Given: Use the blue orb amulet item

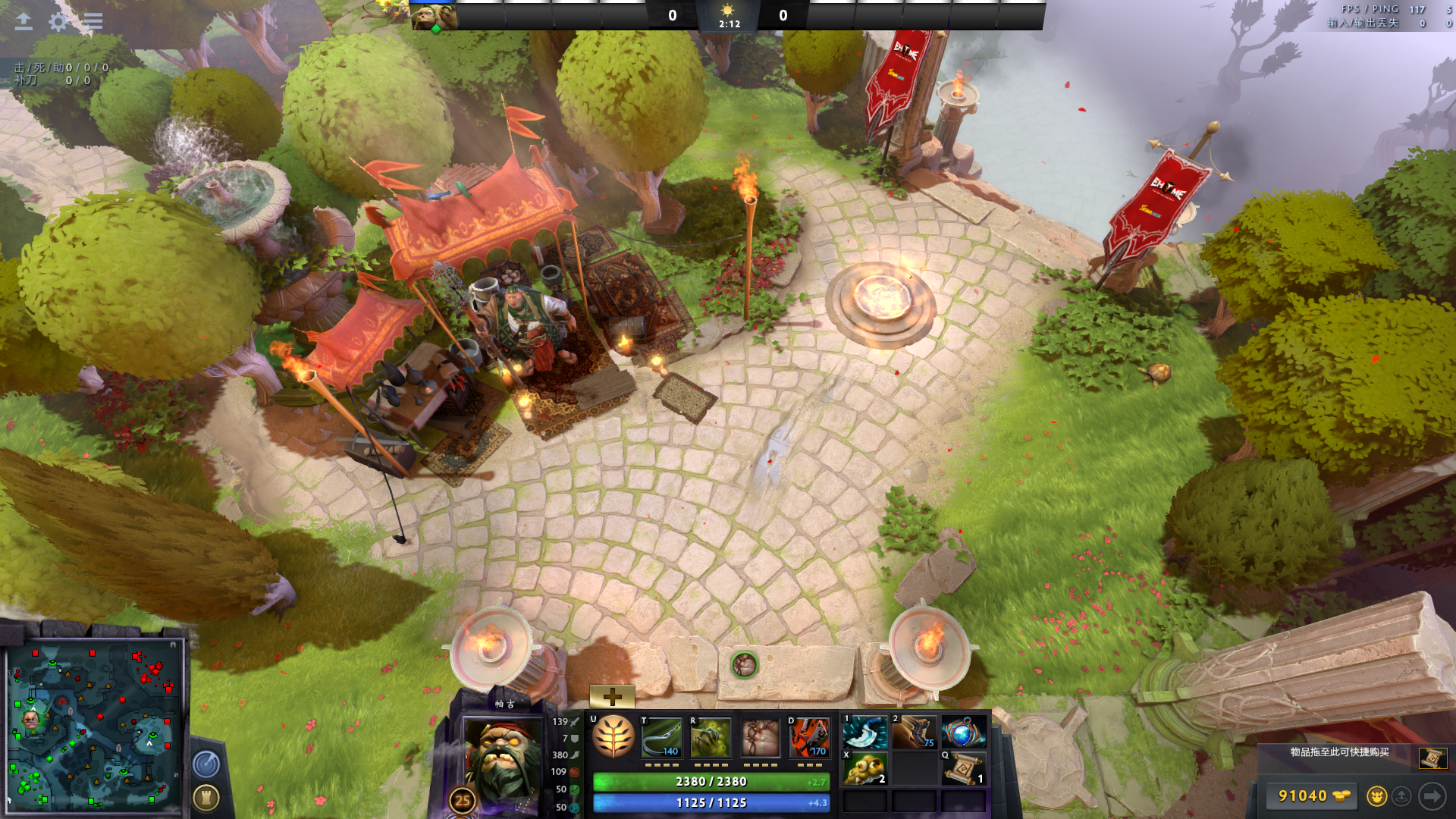Looking at the screenshot, I should click(963, 733).
